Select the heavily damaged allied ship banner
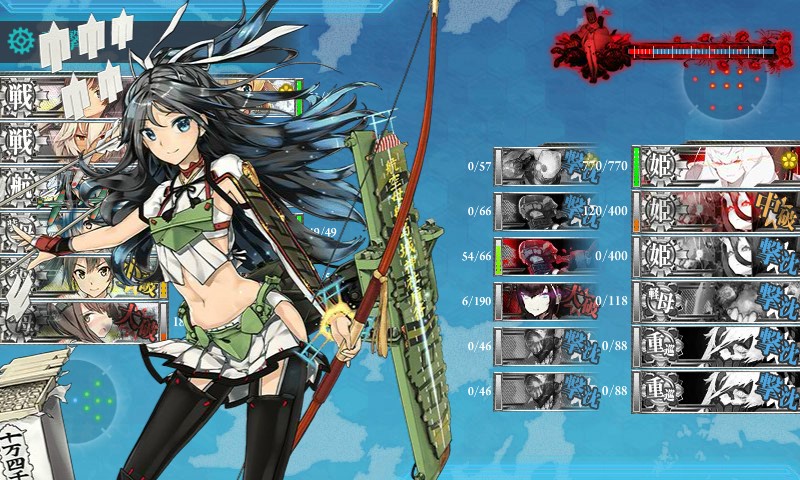 85,321
